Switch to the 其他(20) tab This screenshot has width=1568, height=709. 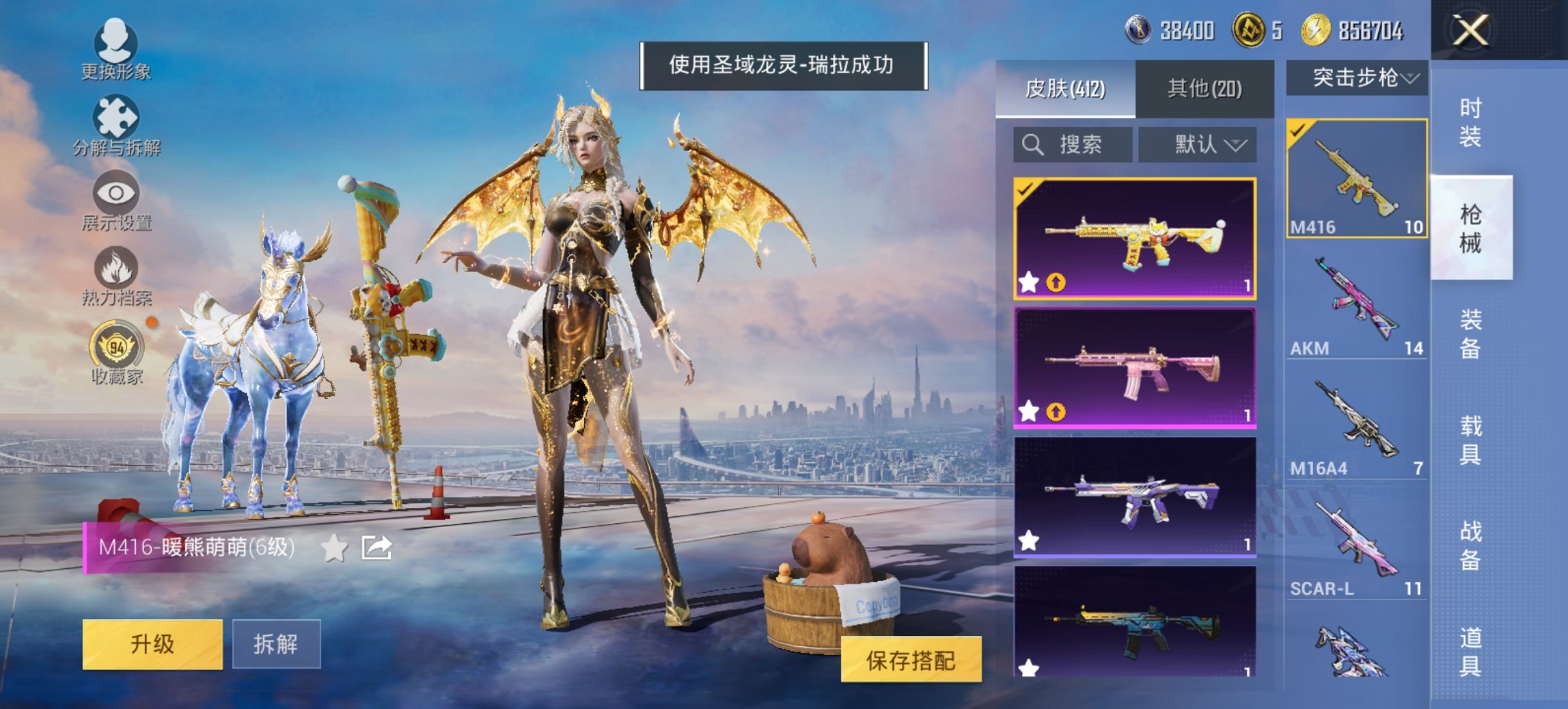pyautogui.click(x=1206, y=89)
